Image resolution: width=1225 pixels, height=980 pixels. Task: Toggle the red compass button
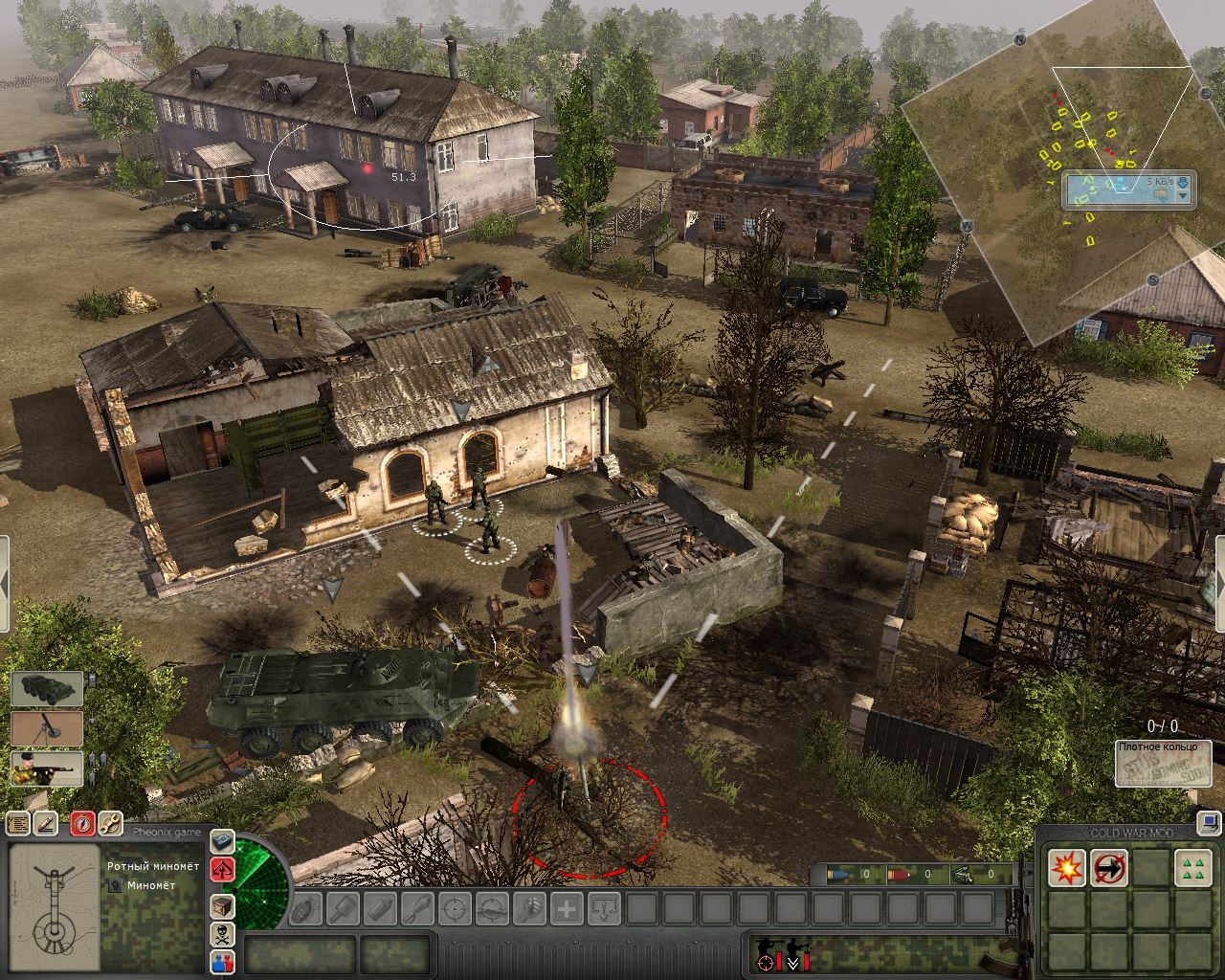[81, 823]
